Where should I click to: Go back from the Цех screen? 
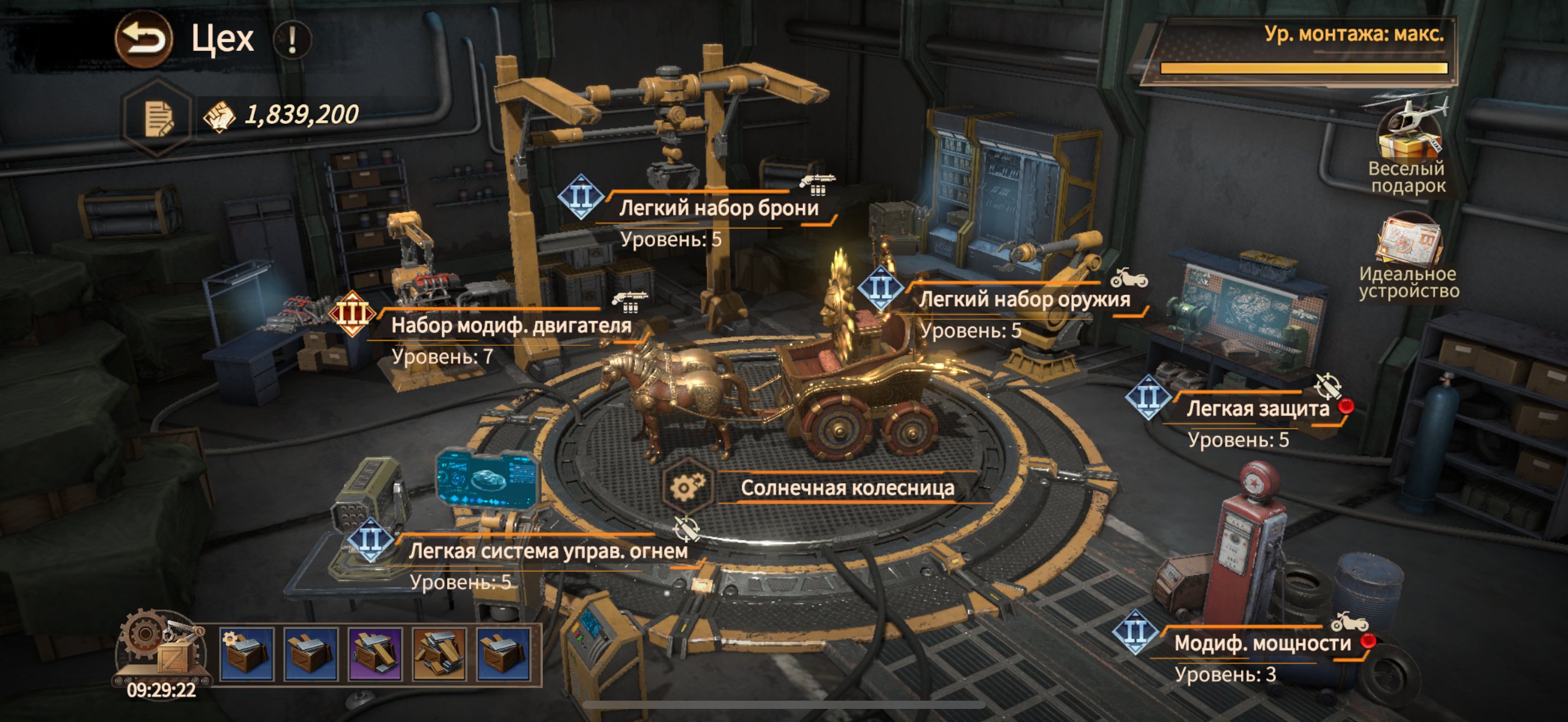[144, 39]
